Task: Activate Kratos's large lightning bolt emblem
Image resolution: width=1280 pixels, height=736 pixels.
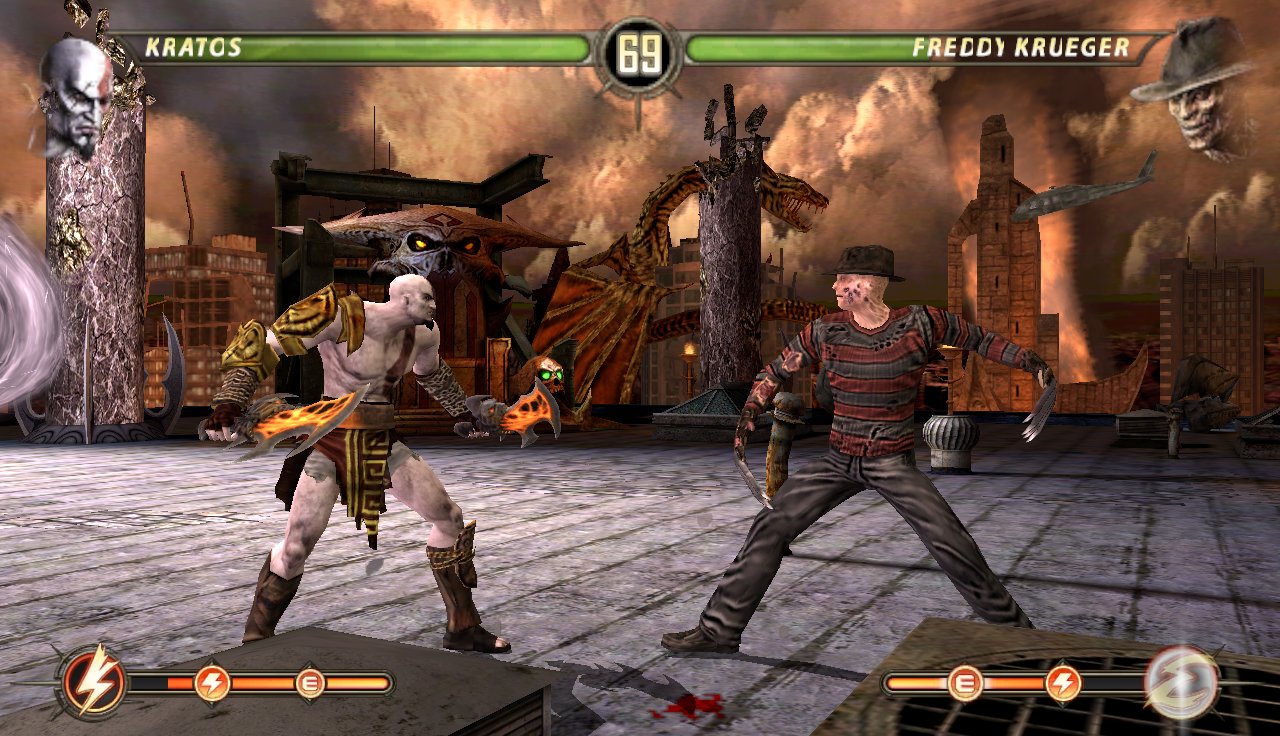Action: (94, 685)
